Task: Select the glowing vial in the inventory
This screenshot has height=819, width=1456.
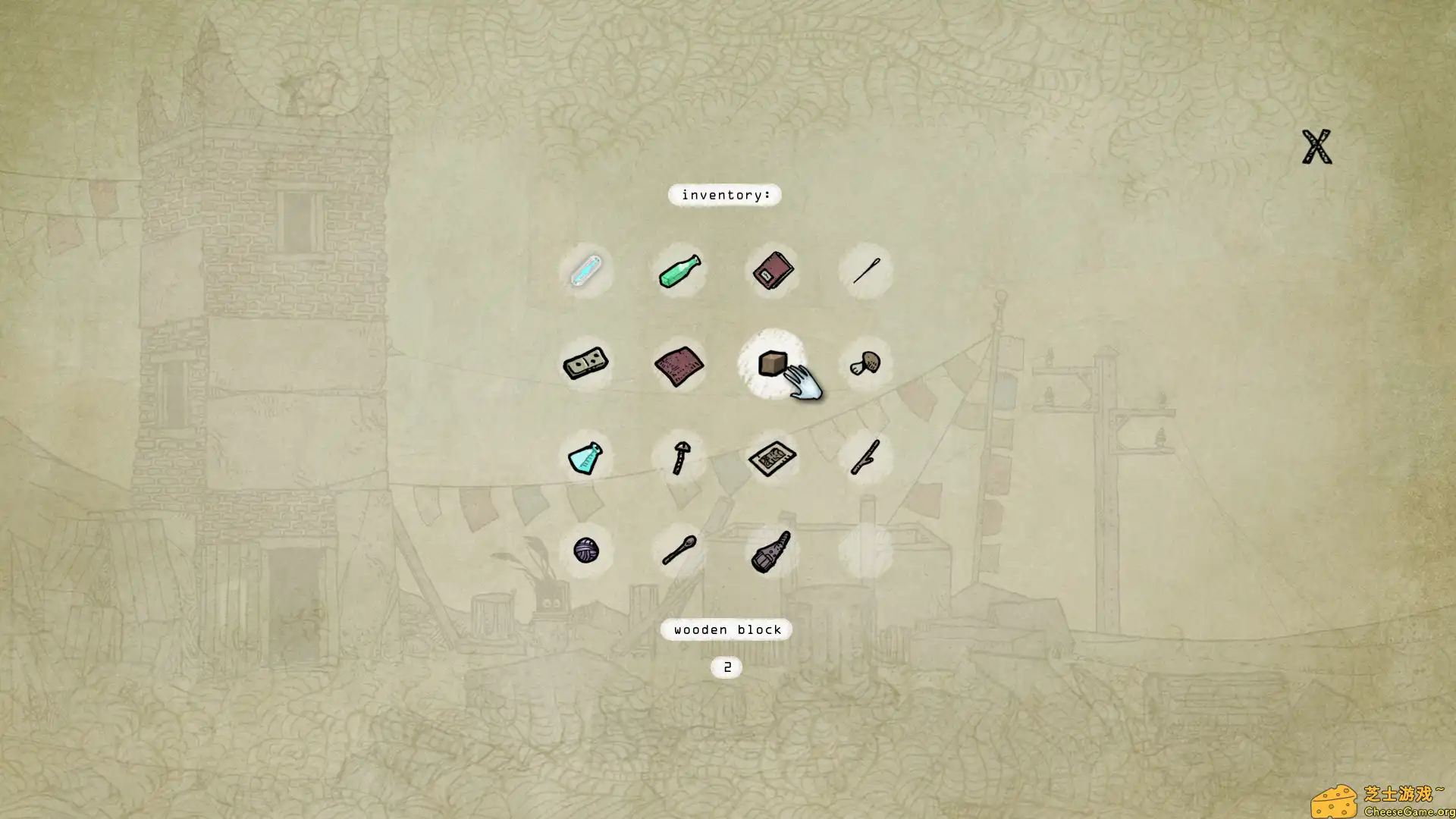Action: 585,271
